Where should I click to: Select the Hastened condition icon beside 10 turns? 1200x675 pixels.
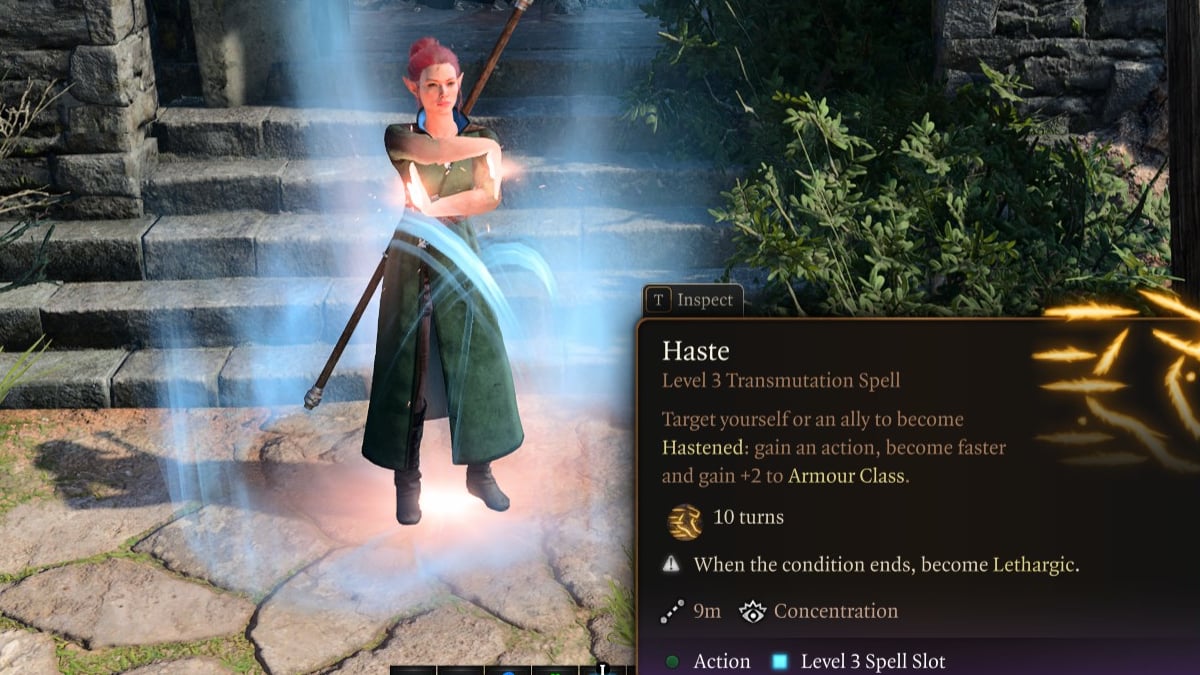[683, 520]
